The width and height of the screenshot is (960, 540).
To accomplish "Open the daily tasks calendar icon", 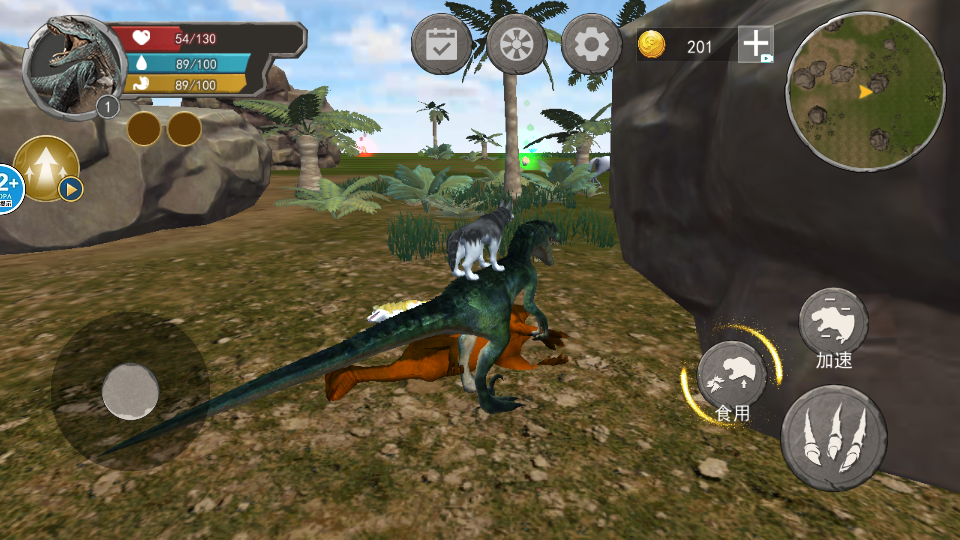I will click(441, 45).
